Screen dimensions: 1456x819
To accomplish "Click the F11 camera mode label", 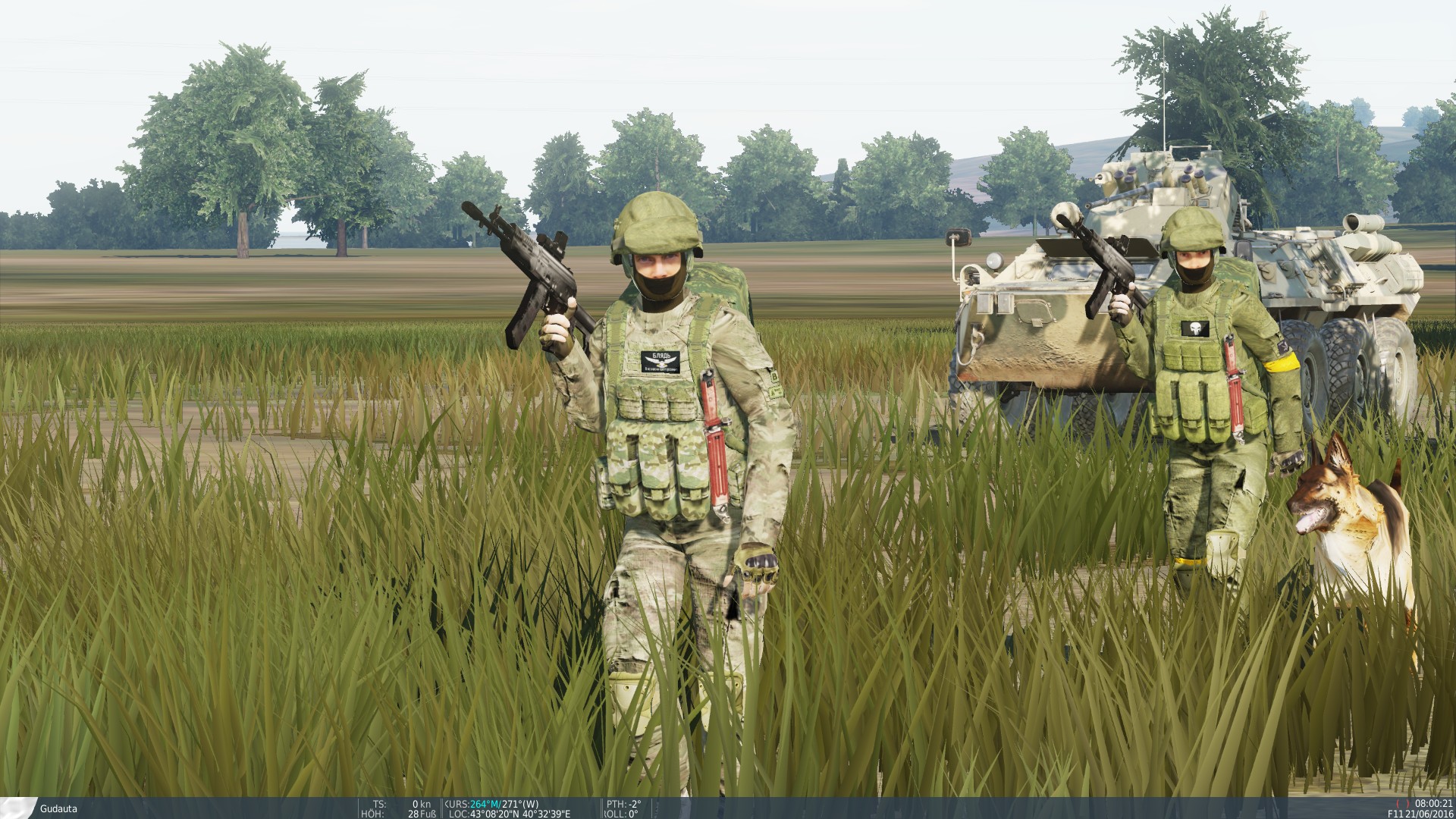I will click(1395, 815).
